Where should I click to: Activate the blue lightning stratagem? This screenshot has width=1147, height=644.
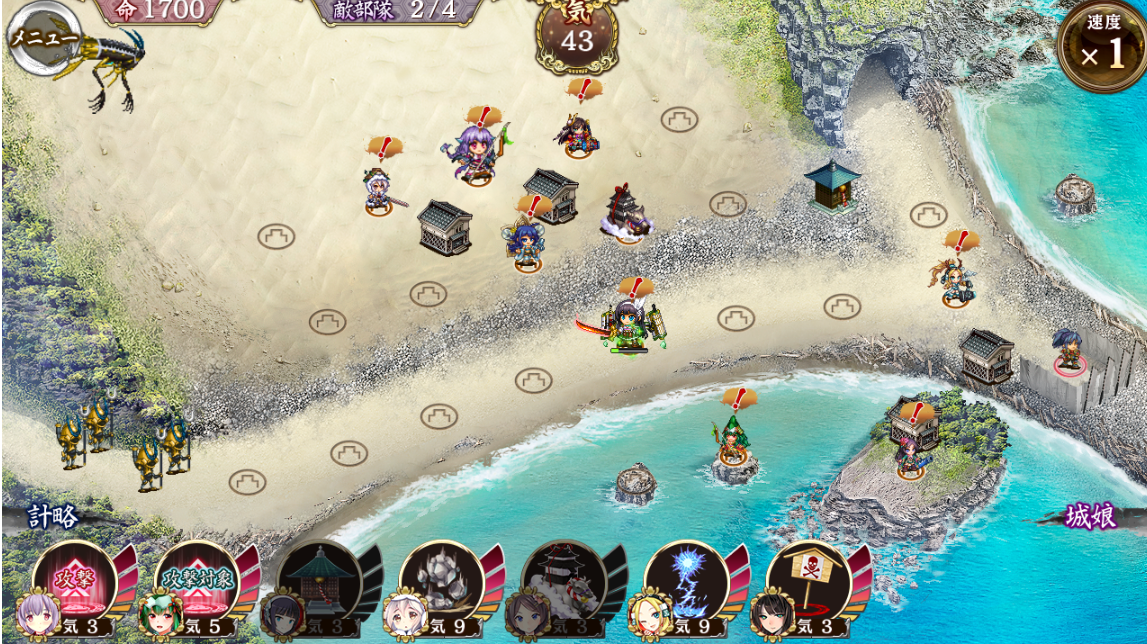686,583
